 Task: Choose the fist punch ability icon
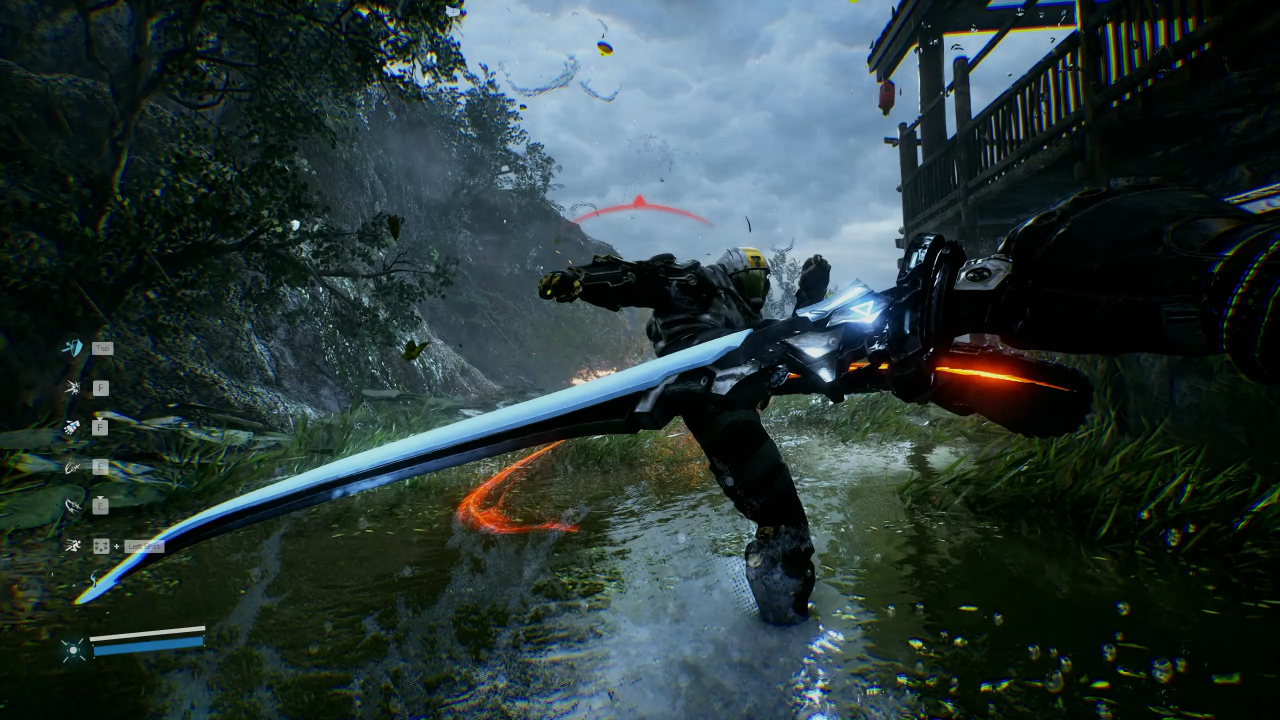click(72, 427)
